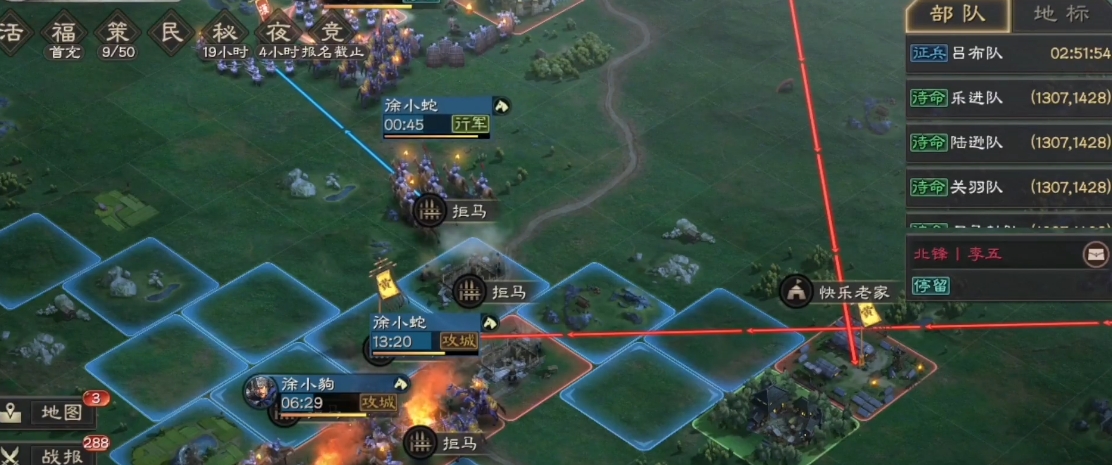The width and height of the screenshot is (1112, 465).
Task: Open the mail envelope icon
Action: point(1095,253)
